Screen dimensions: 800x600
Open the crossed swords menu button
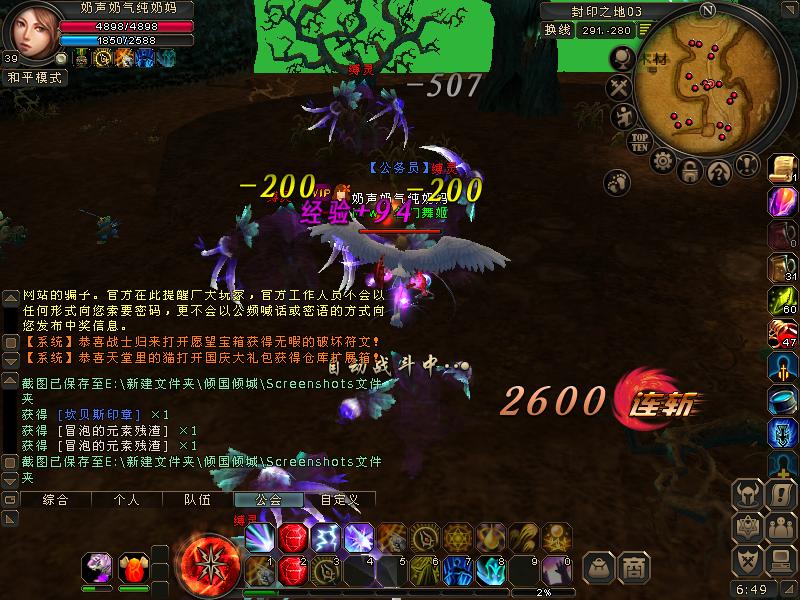pyautogui.click(x=620, y=88)
